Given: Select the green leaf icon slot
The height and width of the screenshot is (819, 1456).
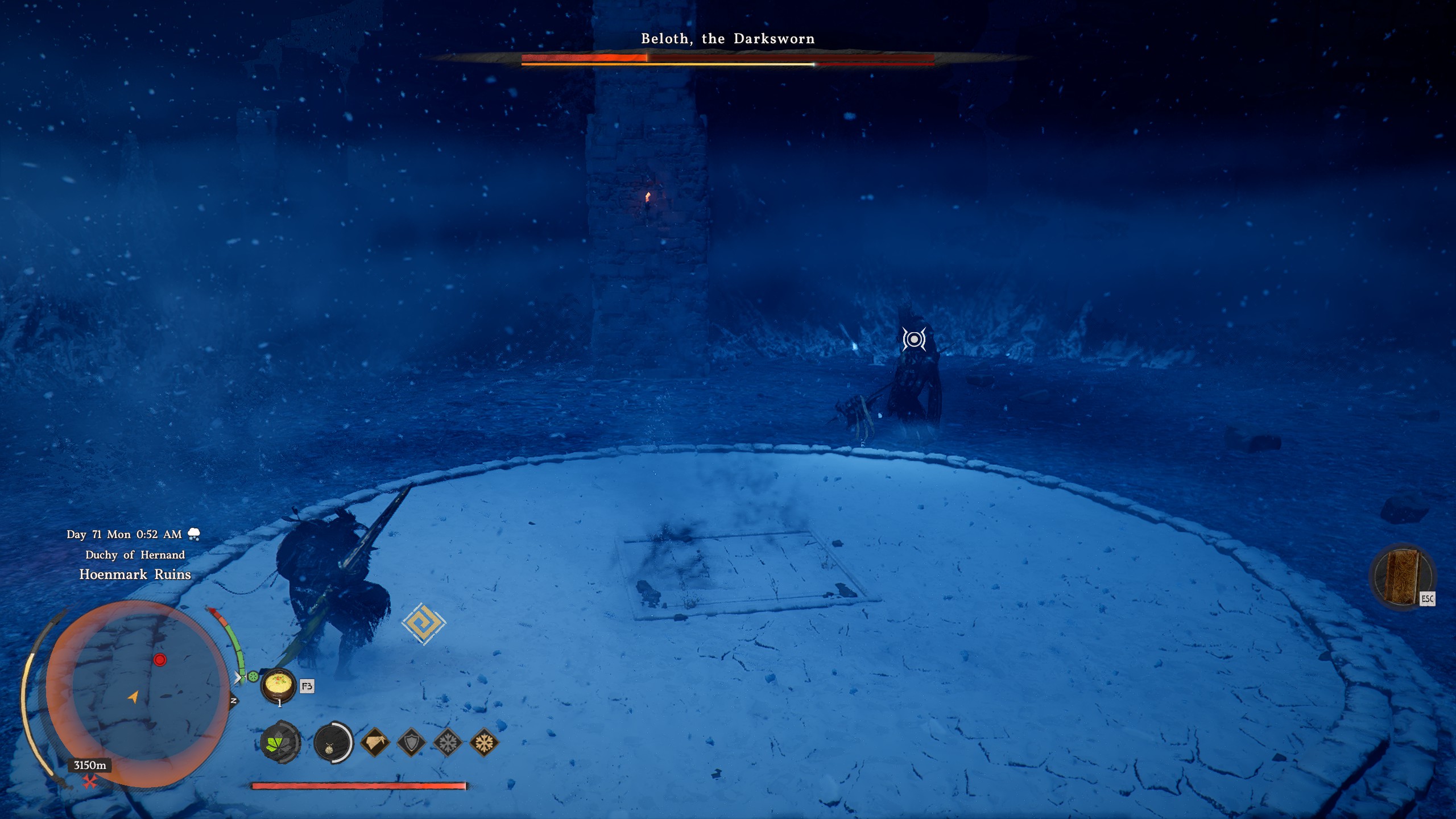Looking at the screenshot, I should point(280,742).
